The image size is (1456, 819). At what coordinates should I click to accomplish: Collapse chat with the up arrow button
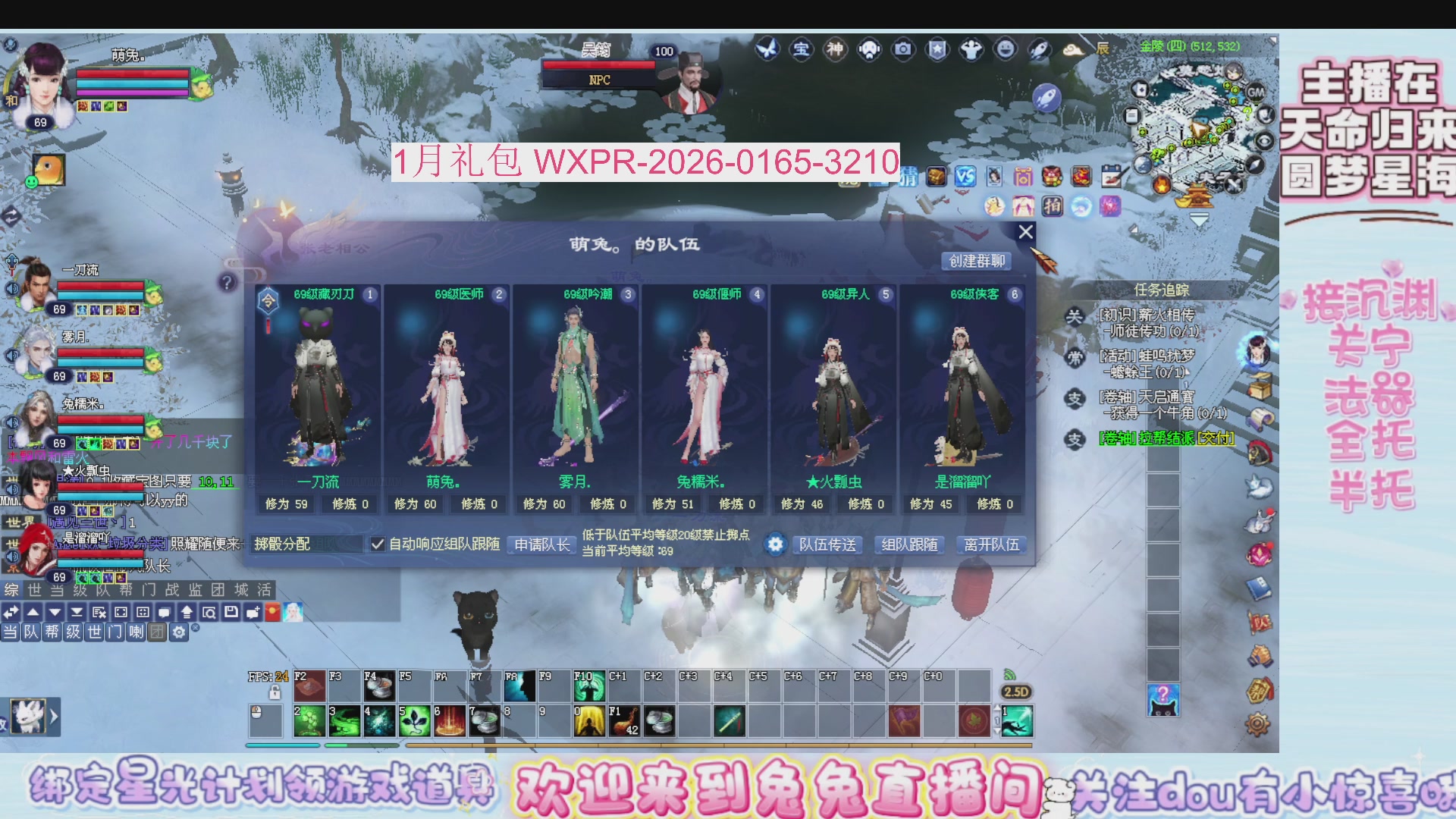[33, 612]
